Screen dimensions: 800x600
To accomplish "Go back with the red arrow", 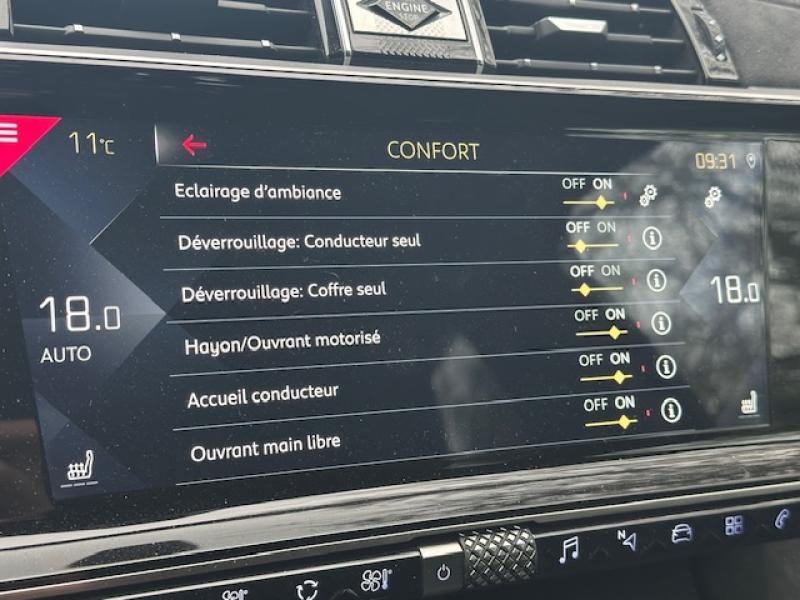I will click(194, 145).
